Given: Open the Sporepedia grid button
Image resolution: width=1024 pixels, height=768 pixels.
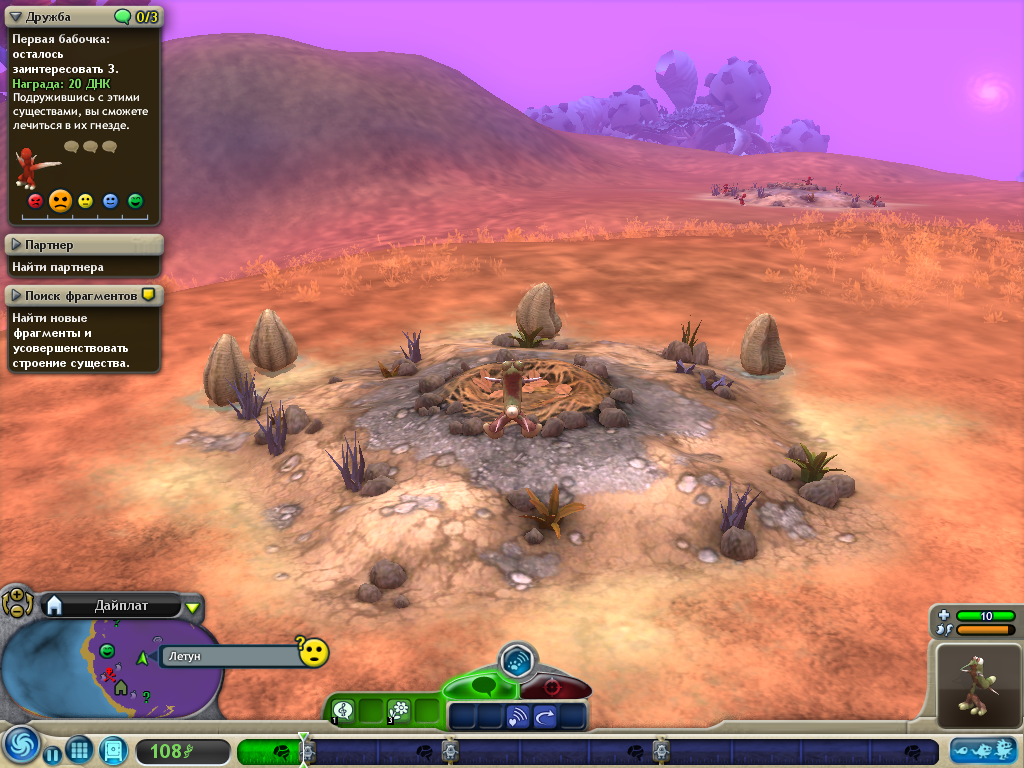Looking at the screenshot, I should click(x=80, y=751).
